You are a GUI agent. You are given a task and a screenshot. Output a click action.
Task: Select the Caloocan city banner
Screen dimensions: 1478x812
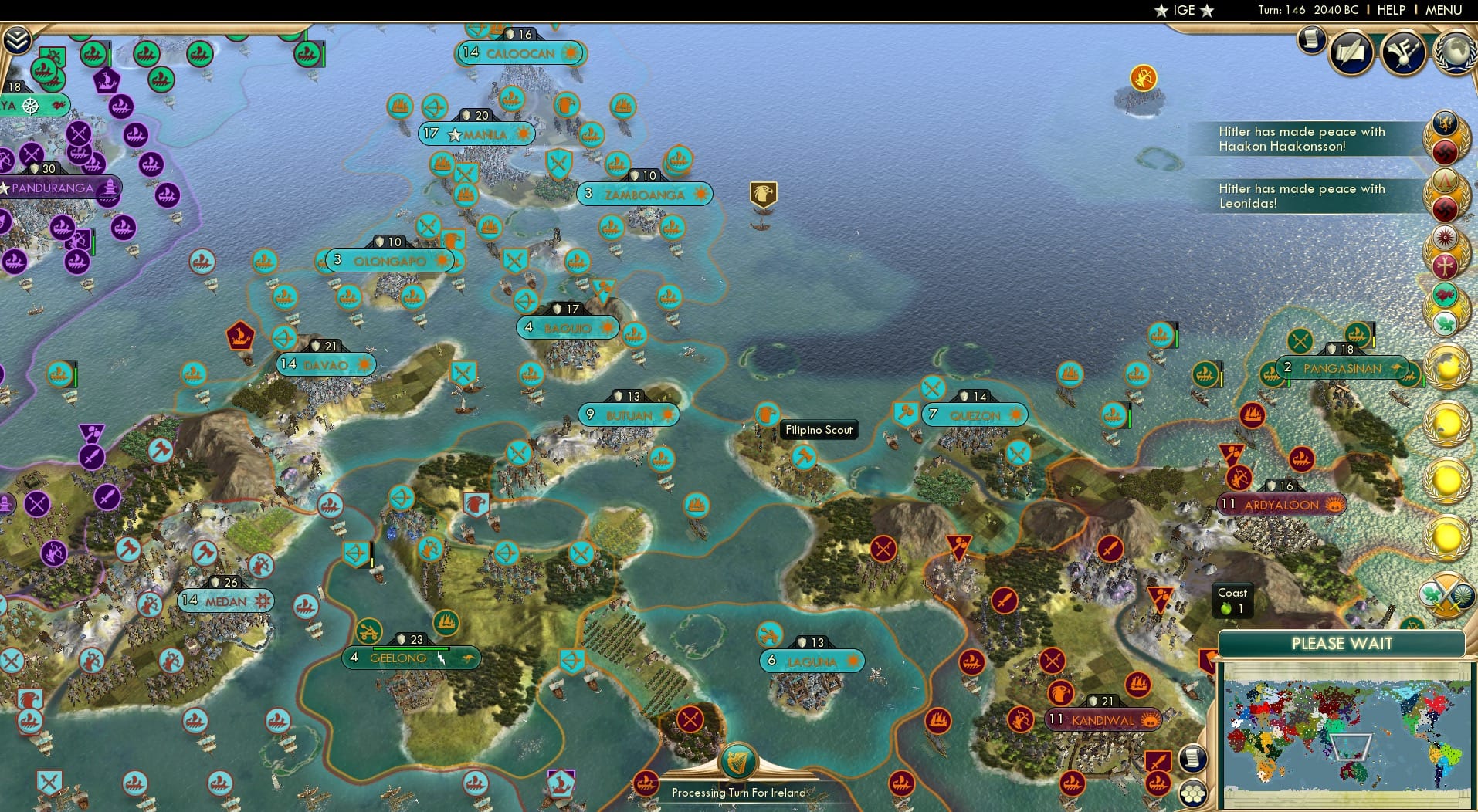coord(519,53)
